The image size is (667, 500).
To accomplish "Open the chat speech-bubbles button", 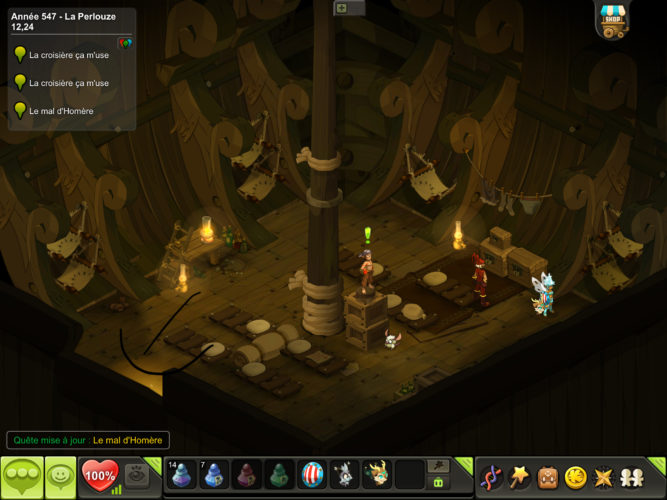I will click(21, 476).
